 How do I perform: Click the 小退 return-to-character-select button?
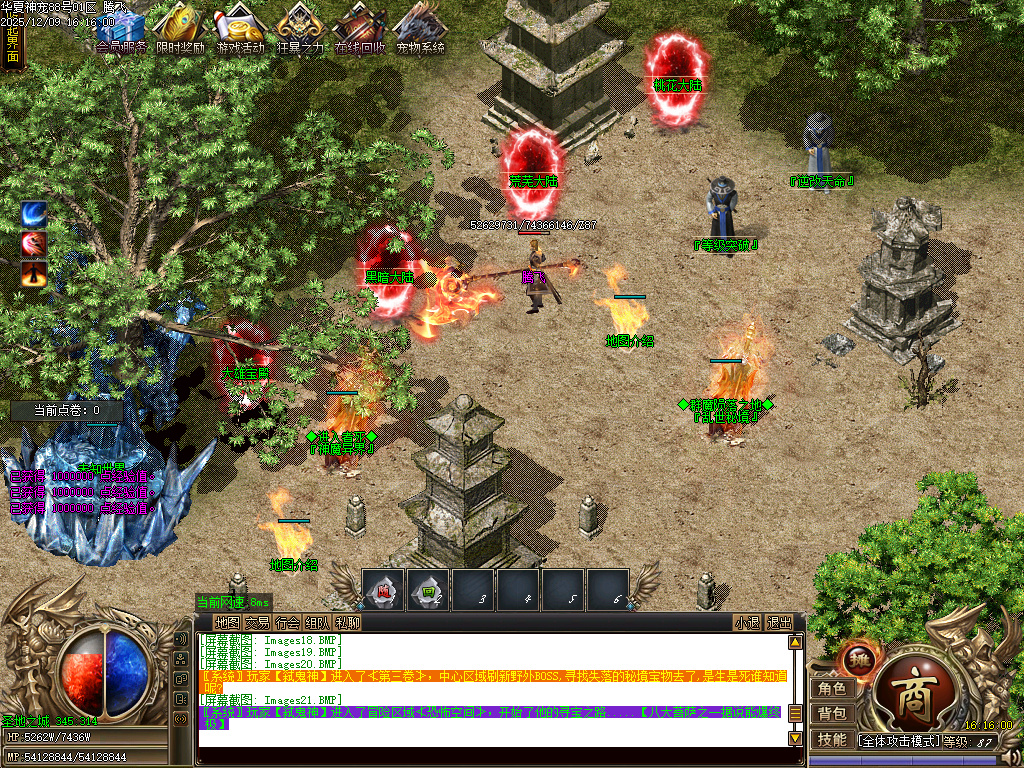(747, 622)
